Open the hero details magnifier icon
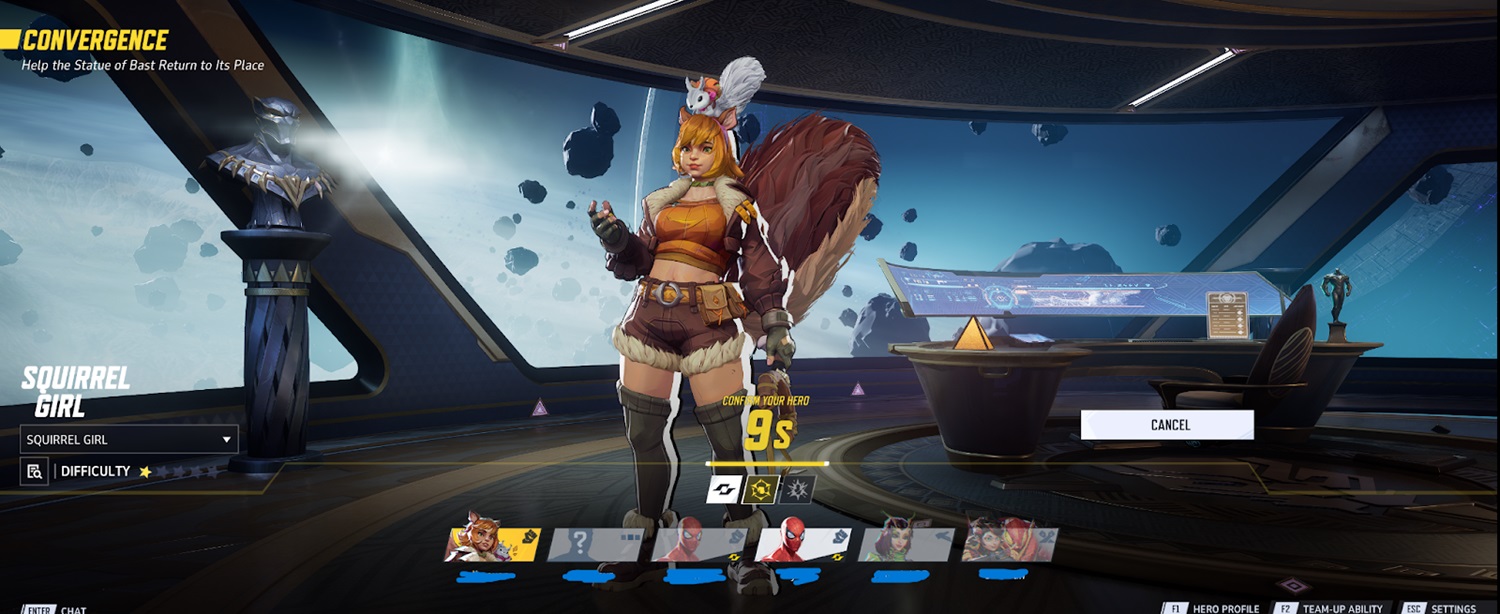 (x=34, y=471)
